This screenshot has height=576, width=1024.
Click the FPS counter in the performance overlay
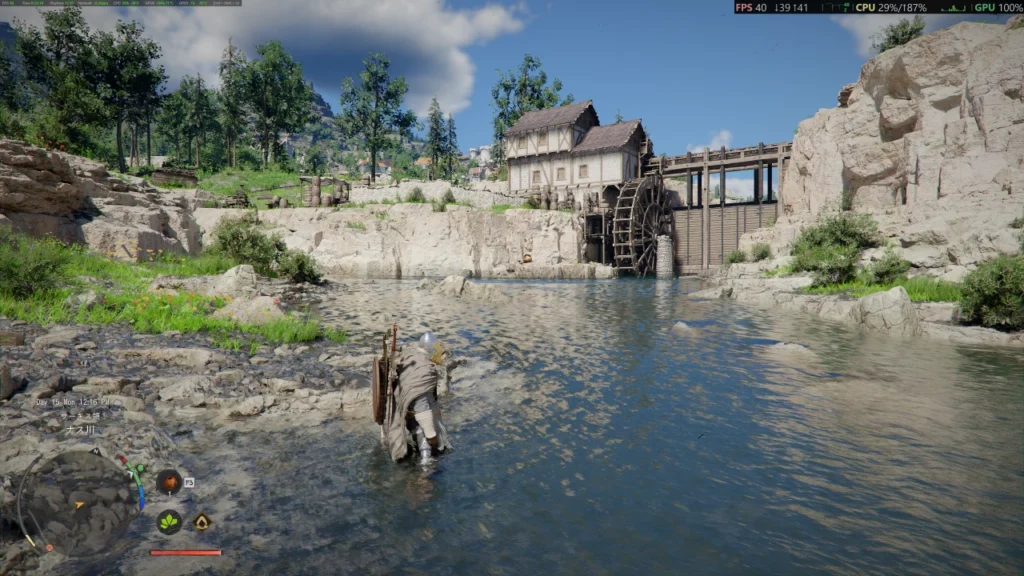point(752,7)
